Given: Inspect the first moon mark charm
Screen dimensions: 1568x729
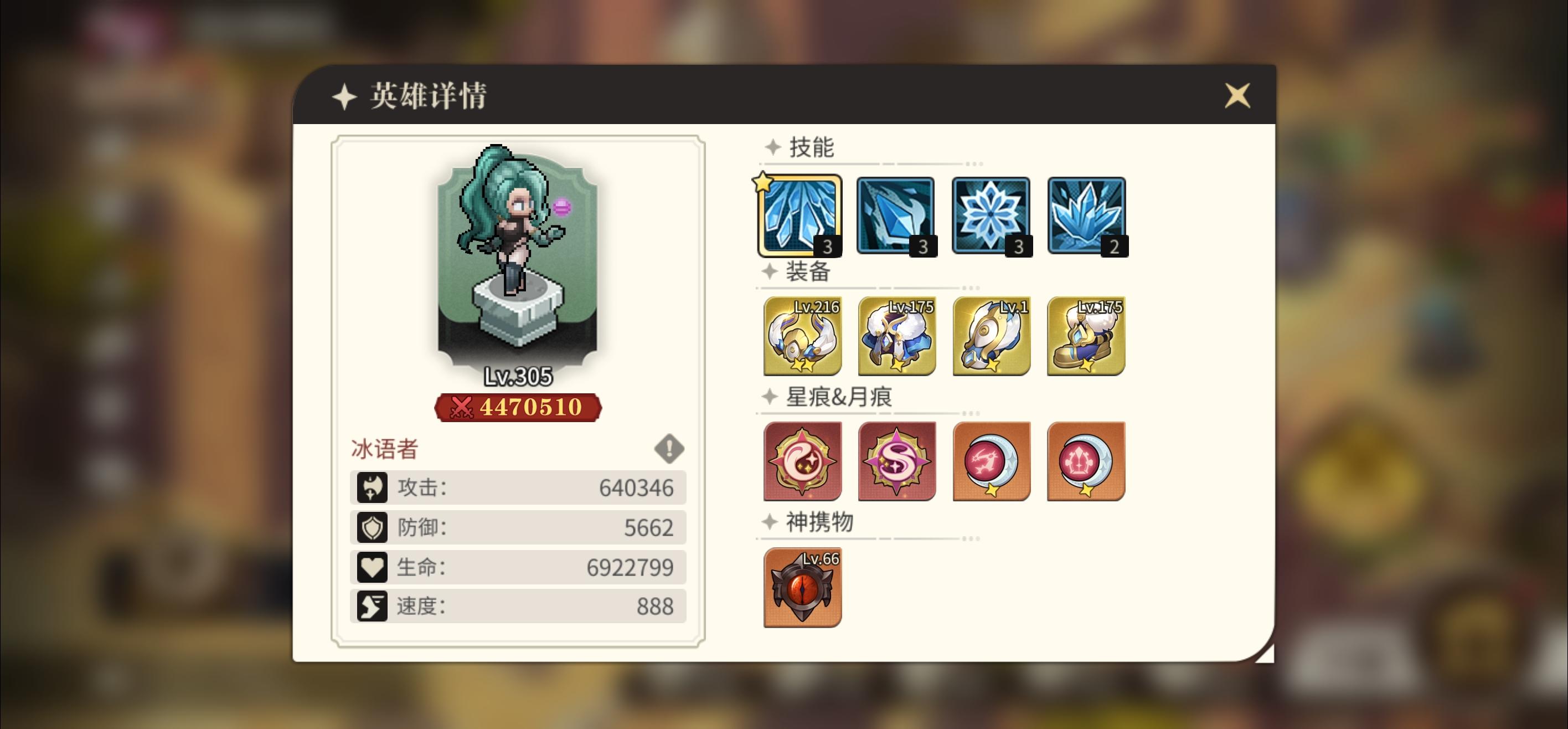Looking at the screenshot, I should click(x=992, y=461).
